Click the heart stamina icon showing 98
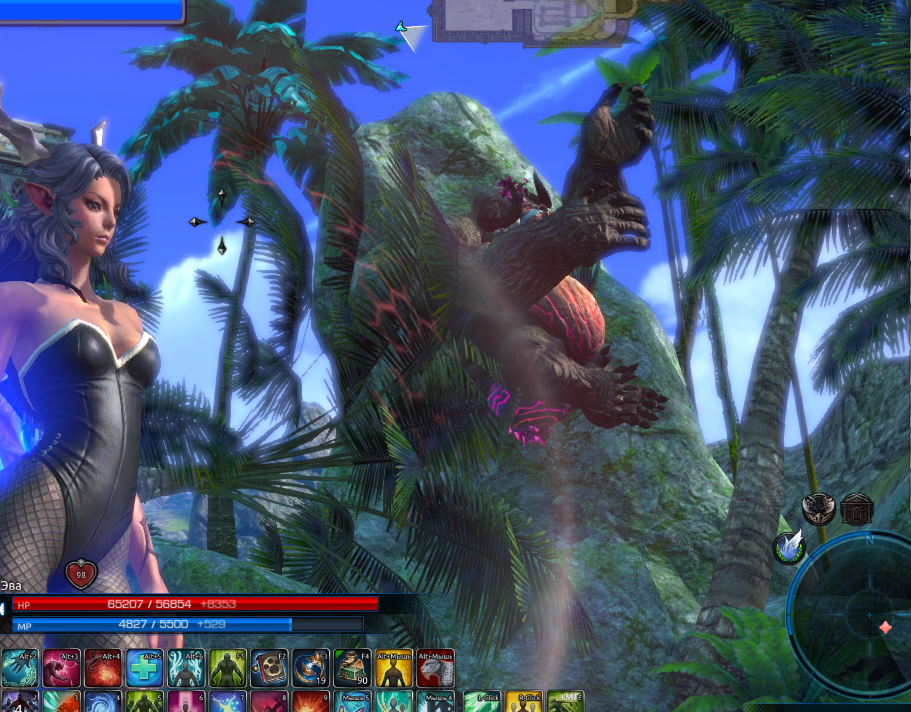 (x=81, y=574)
